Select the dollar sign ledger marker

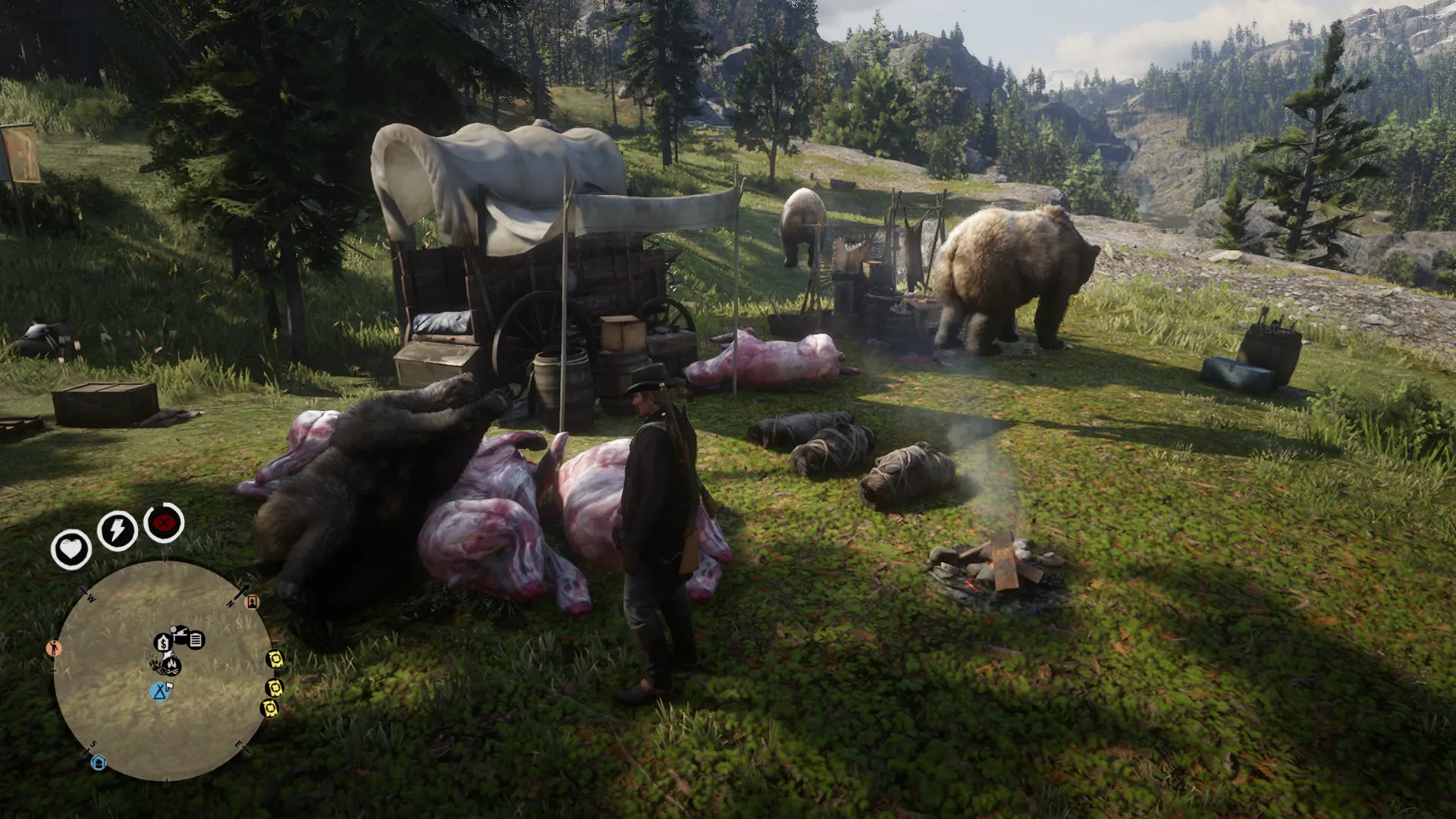click(x=162, y=644)
